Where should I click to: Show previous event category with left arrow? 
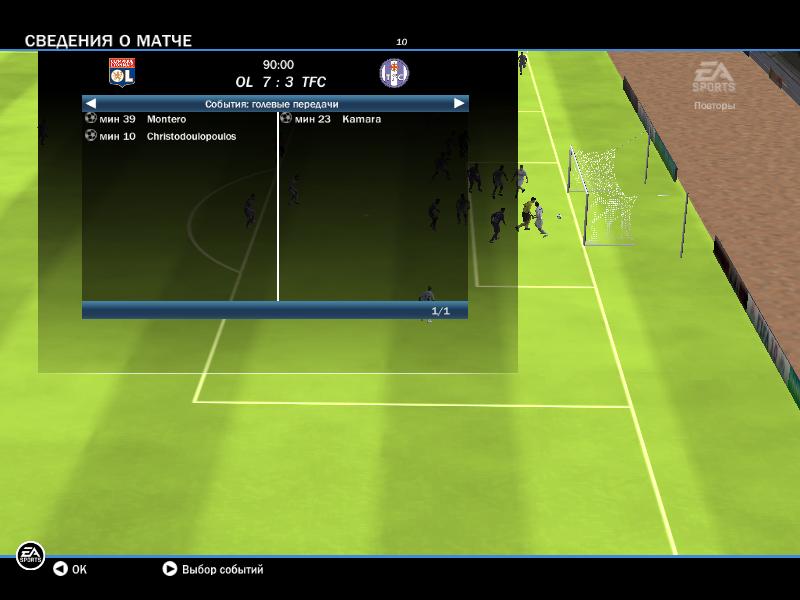[91, 103]
